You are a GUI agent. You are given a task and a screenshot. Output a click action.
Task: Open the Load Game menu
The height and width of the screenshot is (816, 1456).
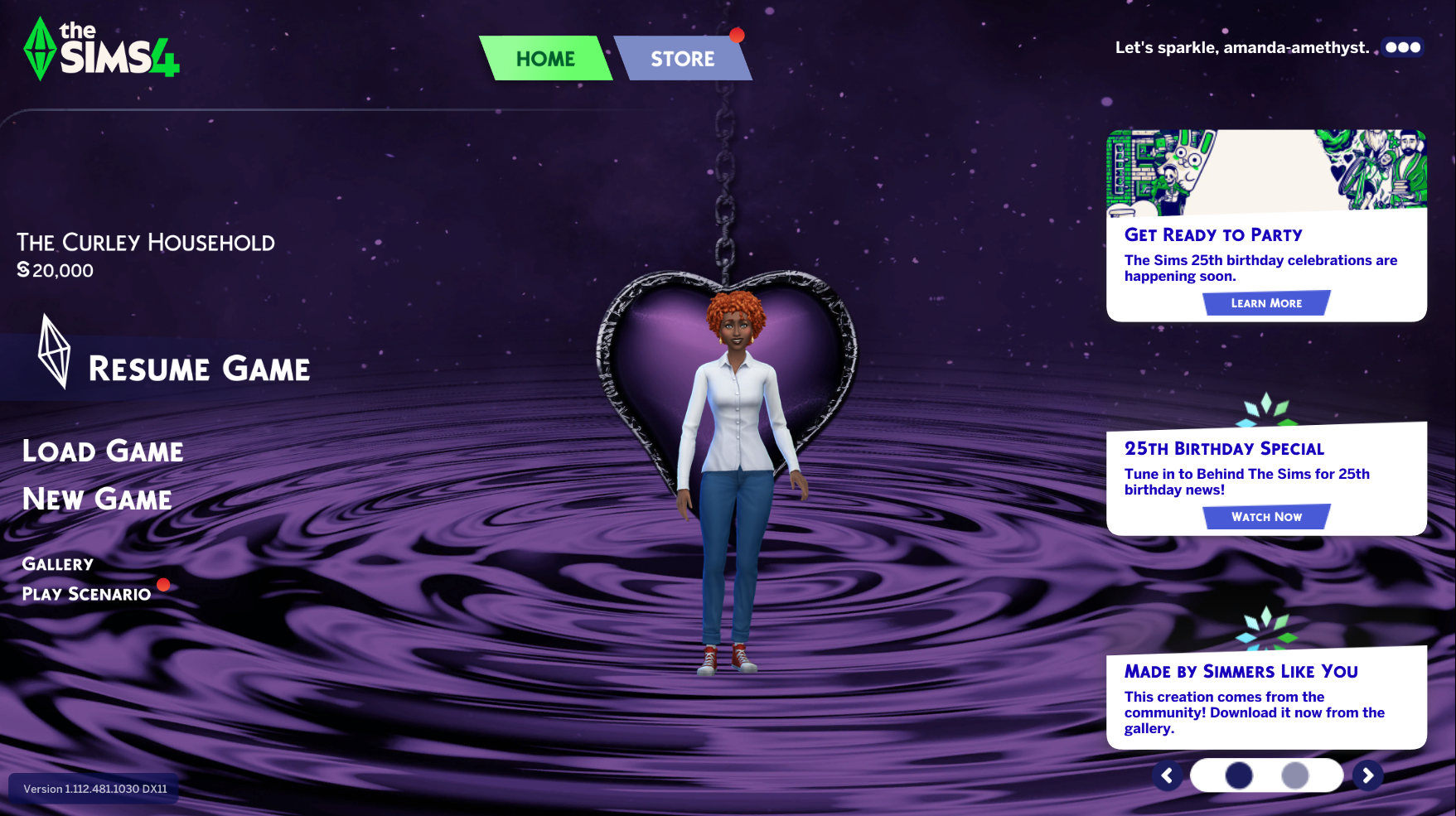[103, 451]
